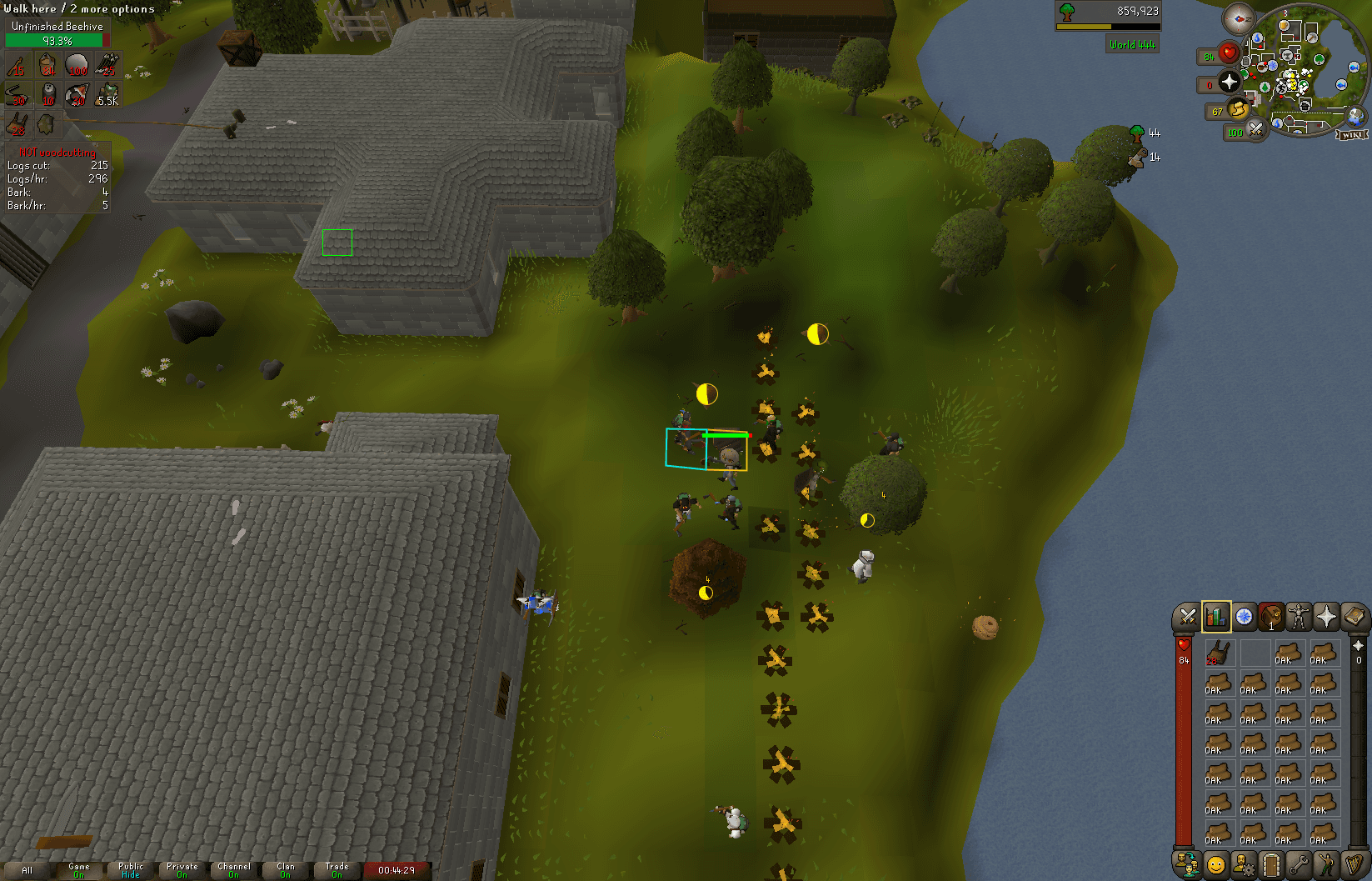1372x881 pixels.
Task: Toggle run using the run energy orb
Action: tap(1240, 109)
